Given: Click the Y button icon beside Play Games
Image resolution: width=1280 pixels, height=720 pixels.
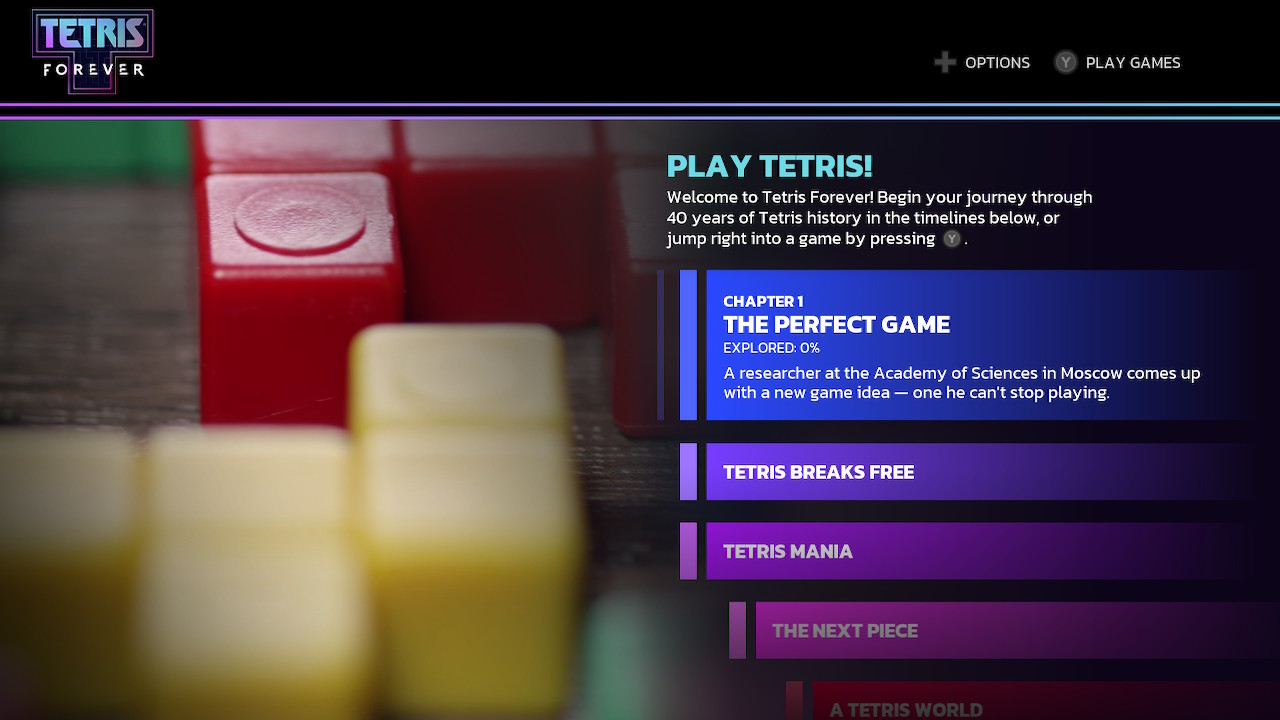Looking at the screenshot, I should click(1065, 62).
